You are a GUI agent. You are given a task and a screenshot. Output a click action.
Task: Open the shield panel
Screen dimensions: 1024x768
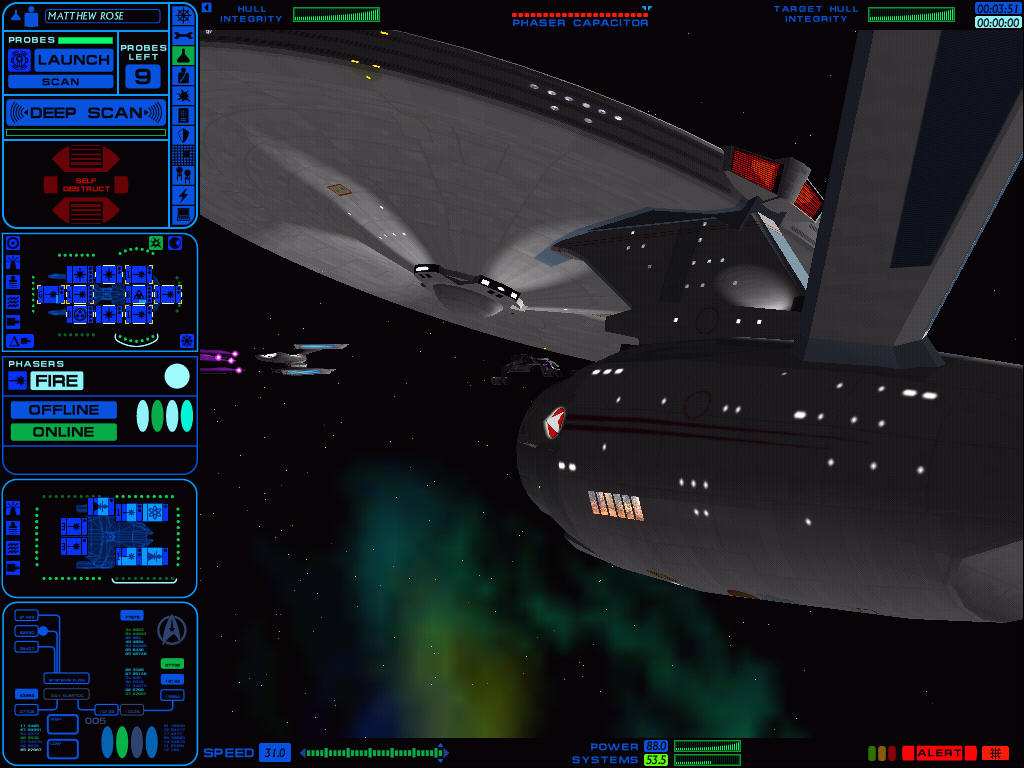[183, 135]
